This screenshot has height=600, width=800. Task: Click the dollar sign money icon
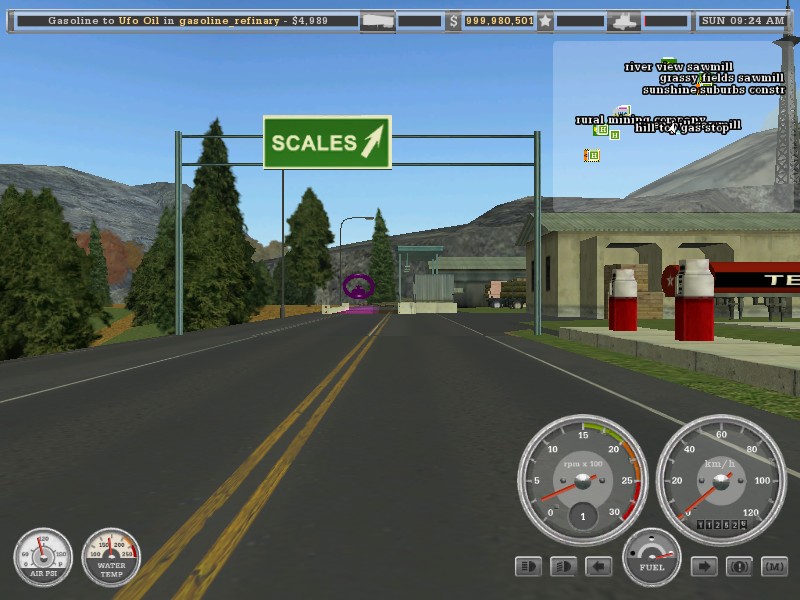point(453,20)
